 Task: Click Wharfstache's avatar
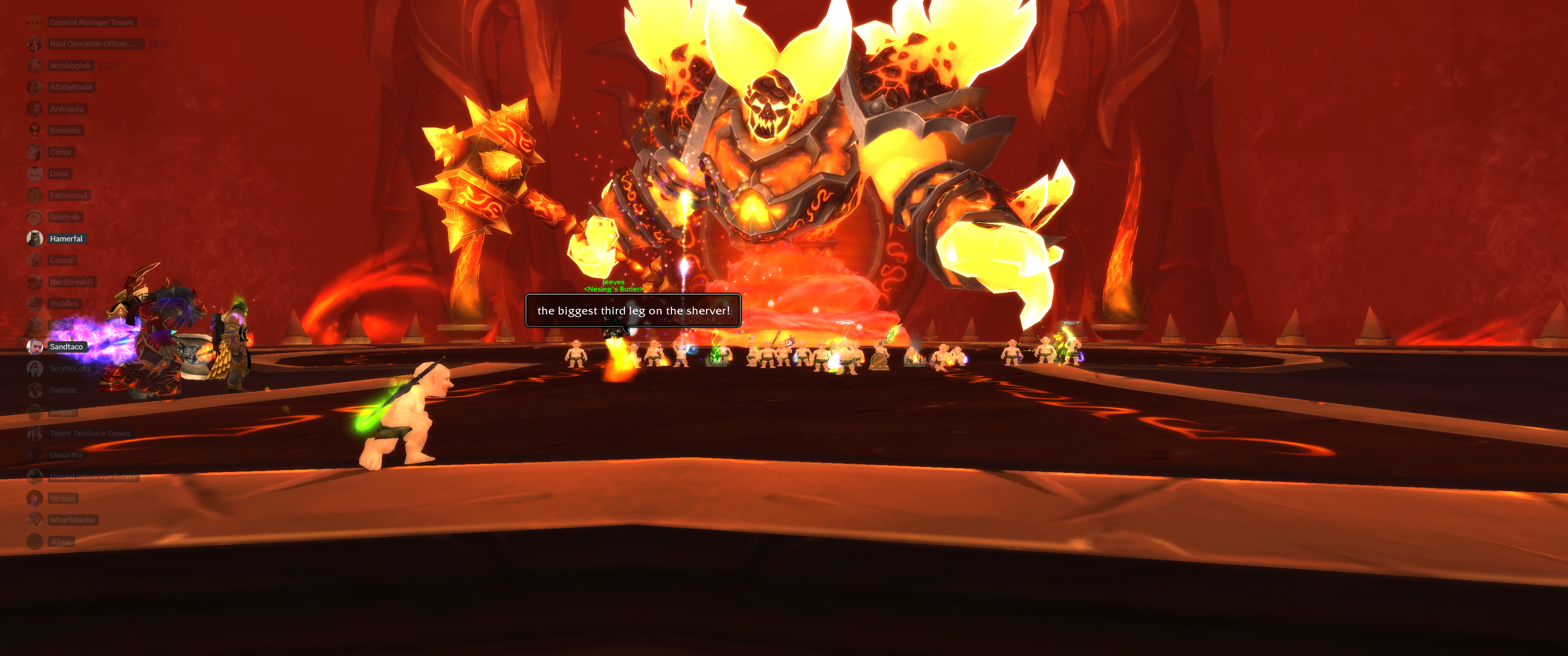tap(35, 520)
